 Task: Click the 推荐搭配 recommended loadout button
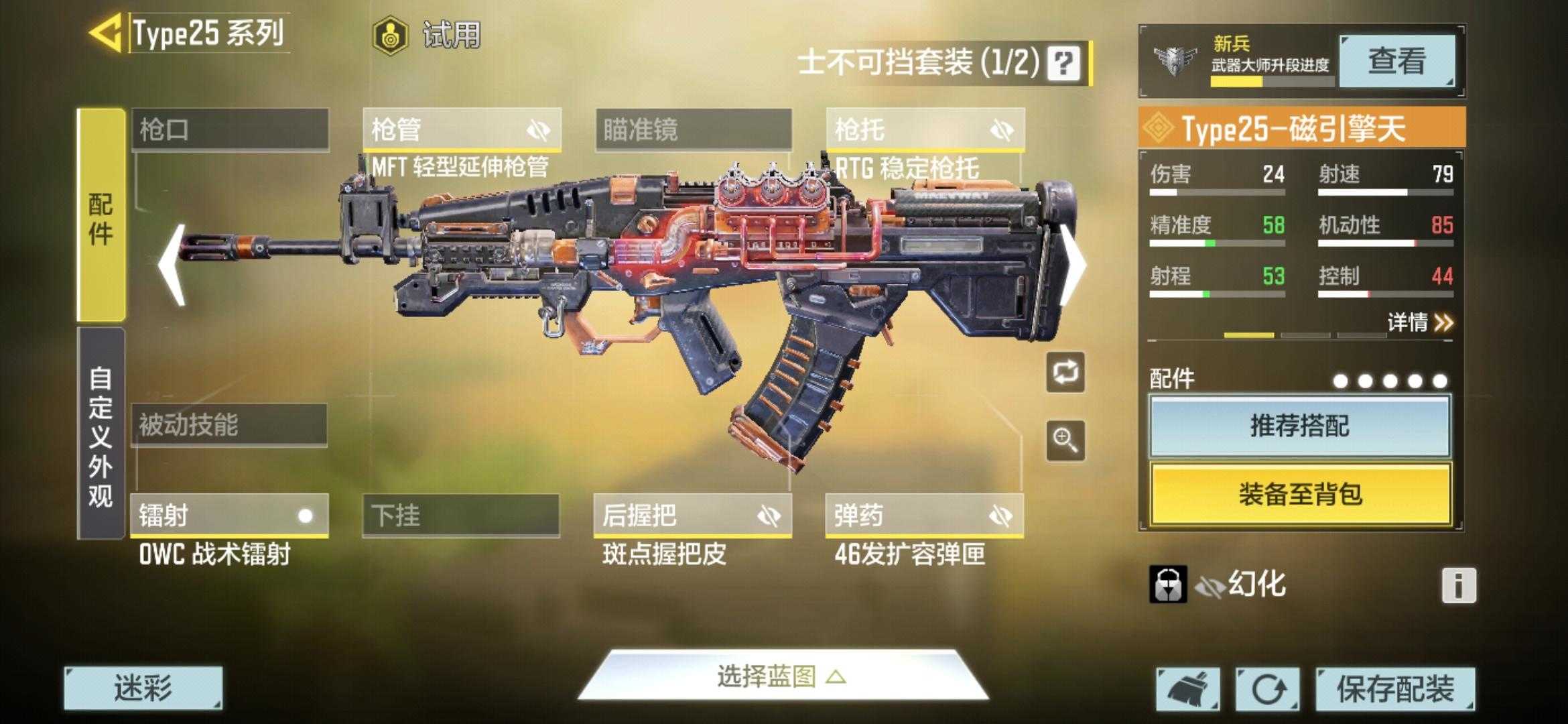[1299, 426]
